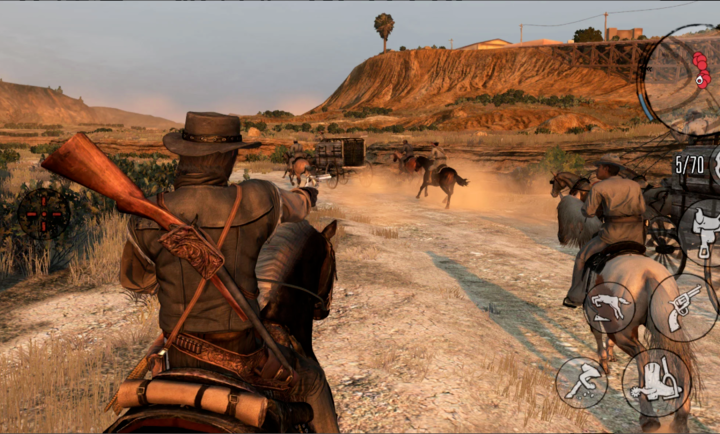Tap the red crosshair aim button
The width and height of the screenshot is (720, 434).
(44, 211)
